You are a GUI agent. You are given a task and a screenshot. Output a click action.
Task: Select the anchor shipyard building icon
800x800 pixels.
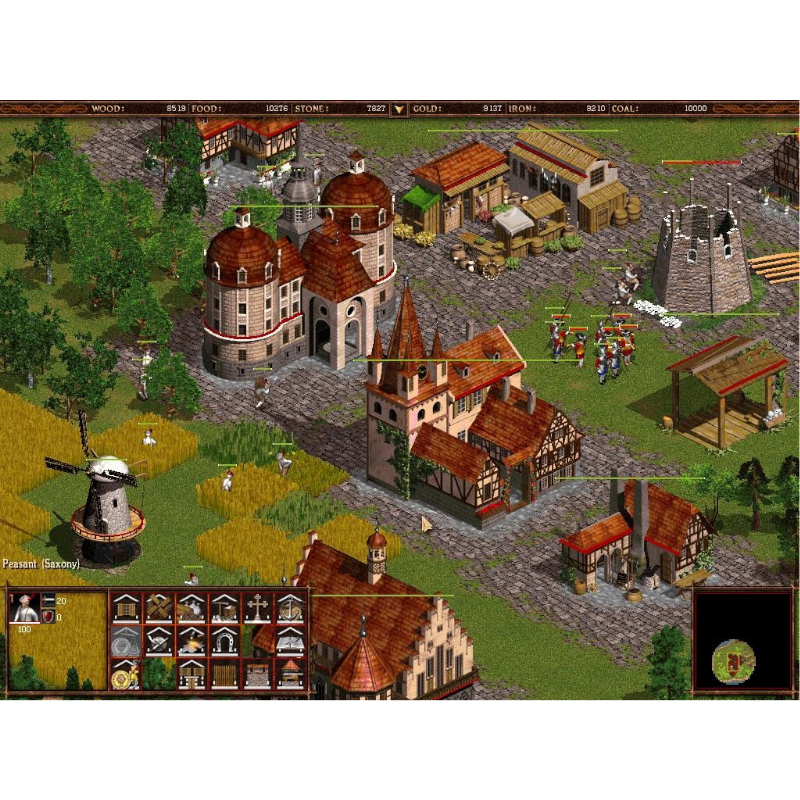[x=290, y=607]
